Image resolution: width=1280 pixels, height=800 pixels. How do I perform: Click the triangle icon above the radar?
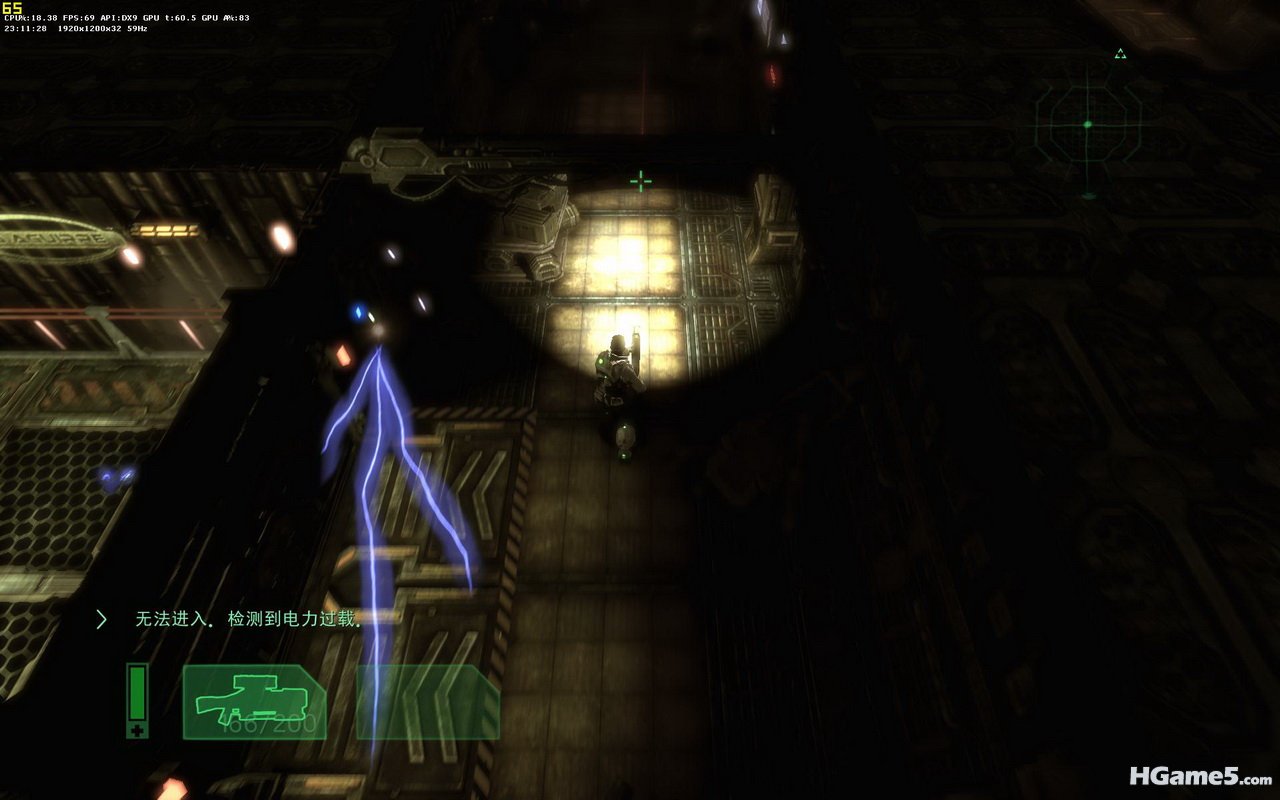point(1121,53)
